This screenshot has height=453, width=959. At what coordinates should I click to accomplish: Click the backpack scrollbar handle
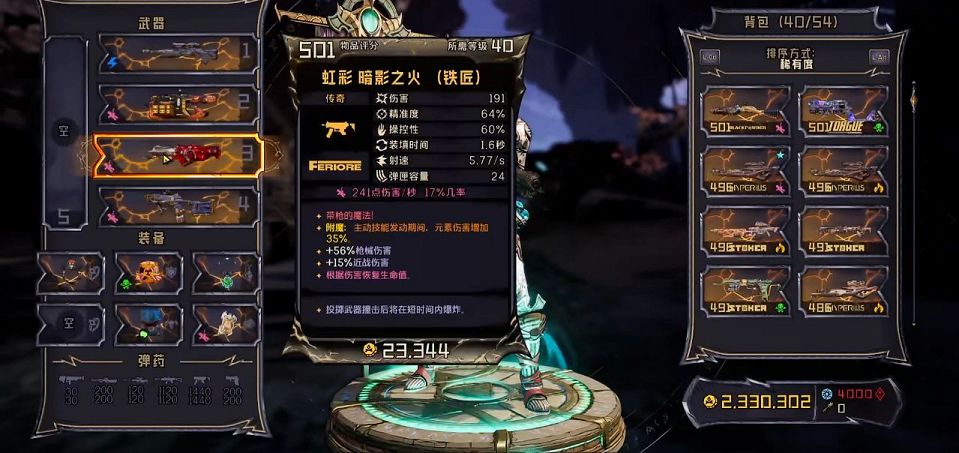tap(912, 99)
